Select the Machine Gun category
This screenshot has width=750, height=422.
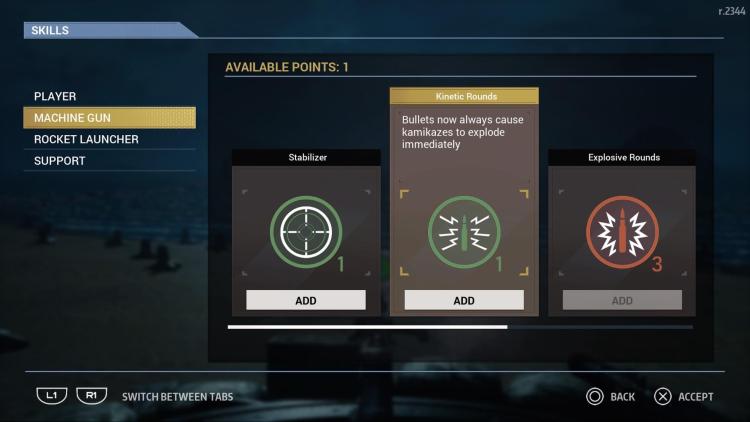[x=73, y=118]
